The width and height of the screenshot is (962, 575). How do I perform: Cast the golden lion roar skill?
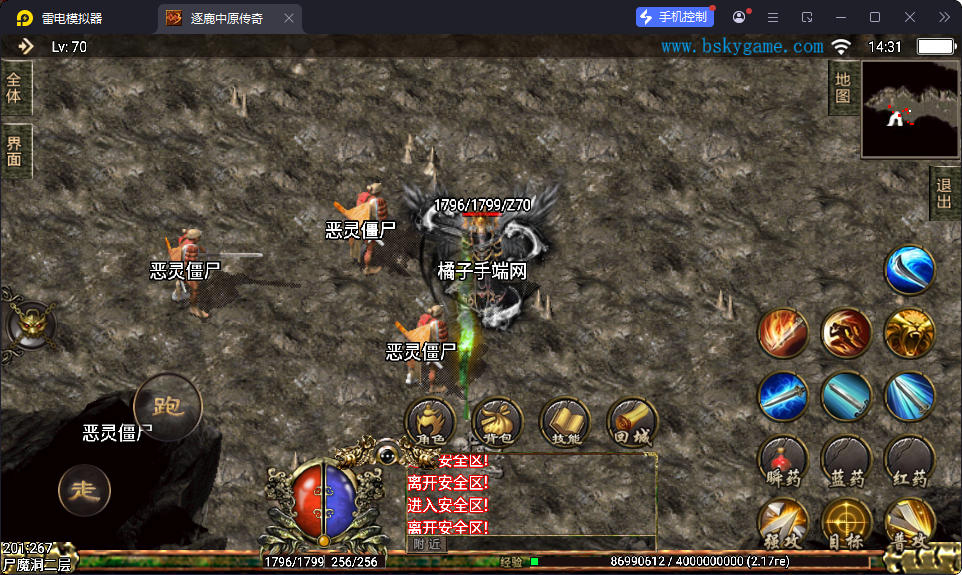pos(909,334)
